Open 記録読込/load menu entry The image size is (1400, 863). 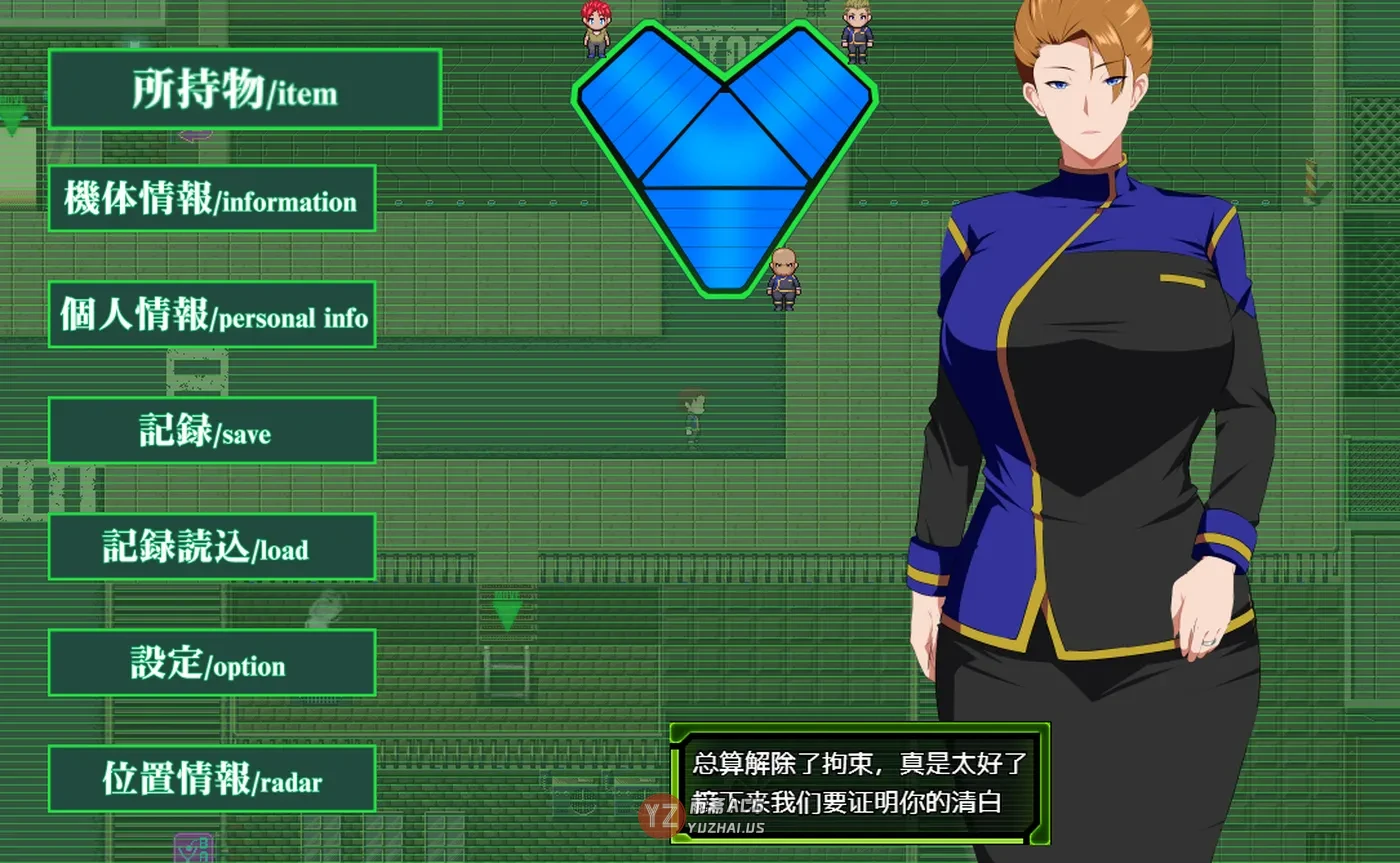click(x=211, y=546)
